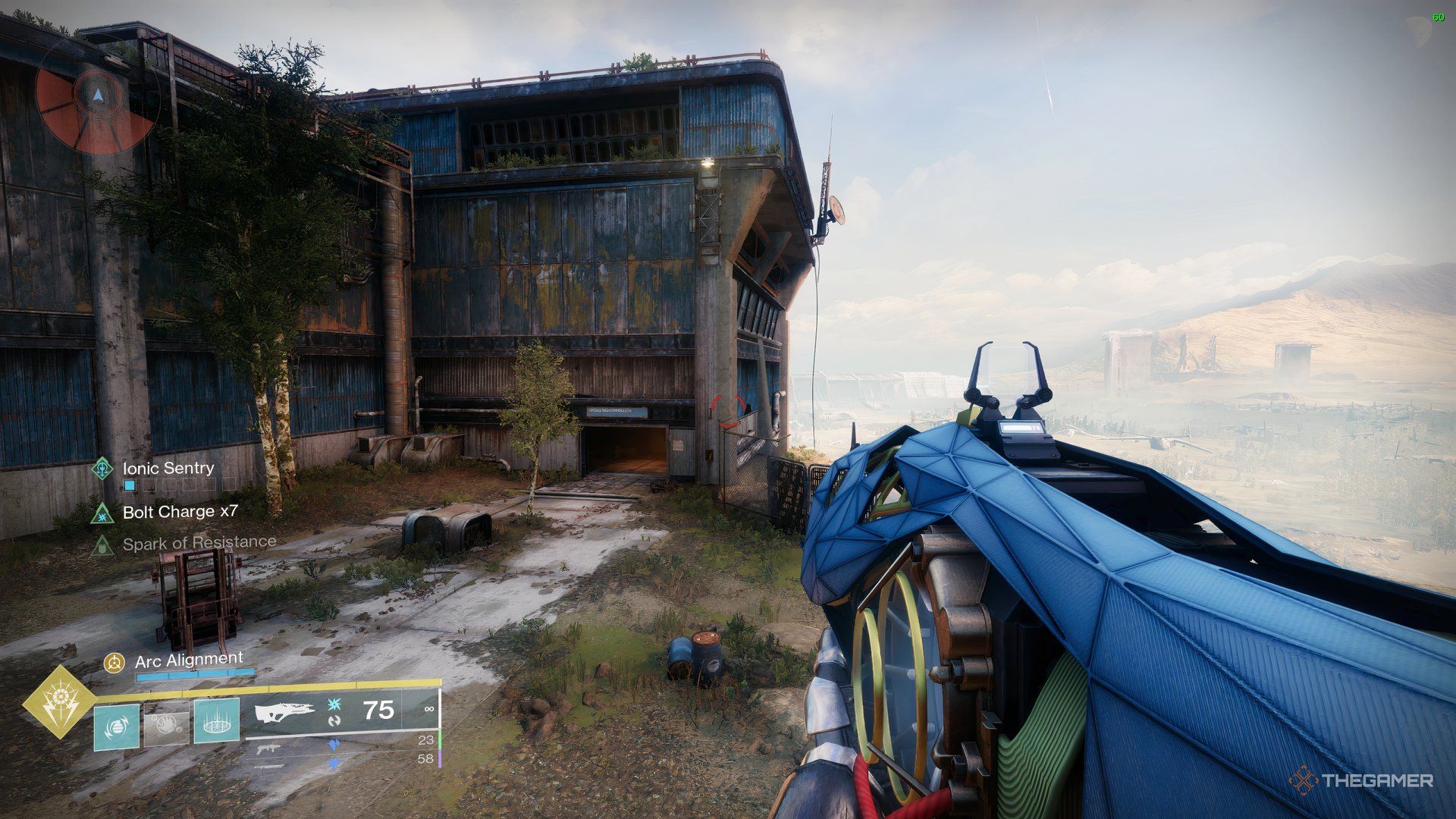The width and height of the screenshot is (1456, 819).
Task: Click the Spark of Resistance buff icon
Action: [x=102, y=544]
